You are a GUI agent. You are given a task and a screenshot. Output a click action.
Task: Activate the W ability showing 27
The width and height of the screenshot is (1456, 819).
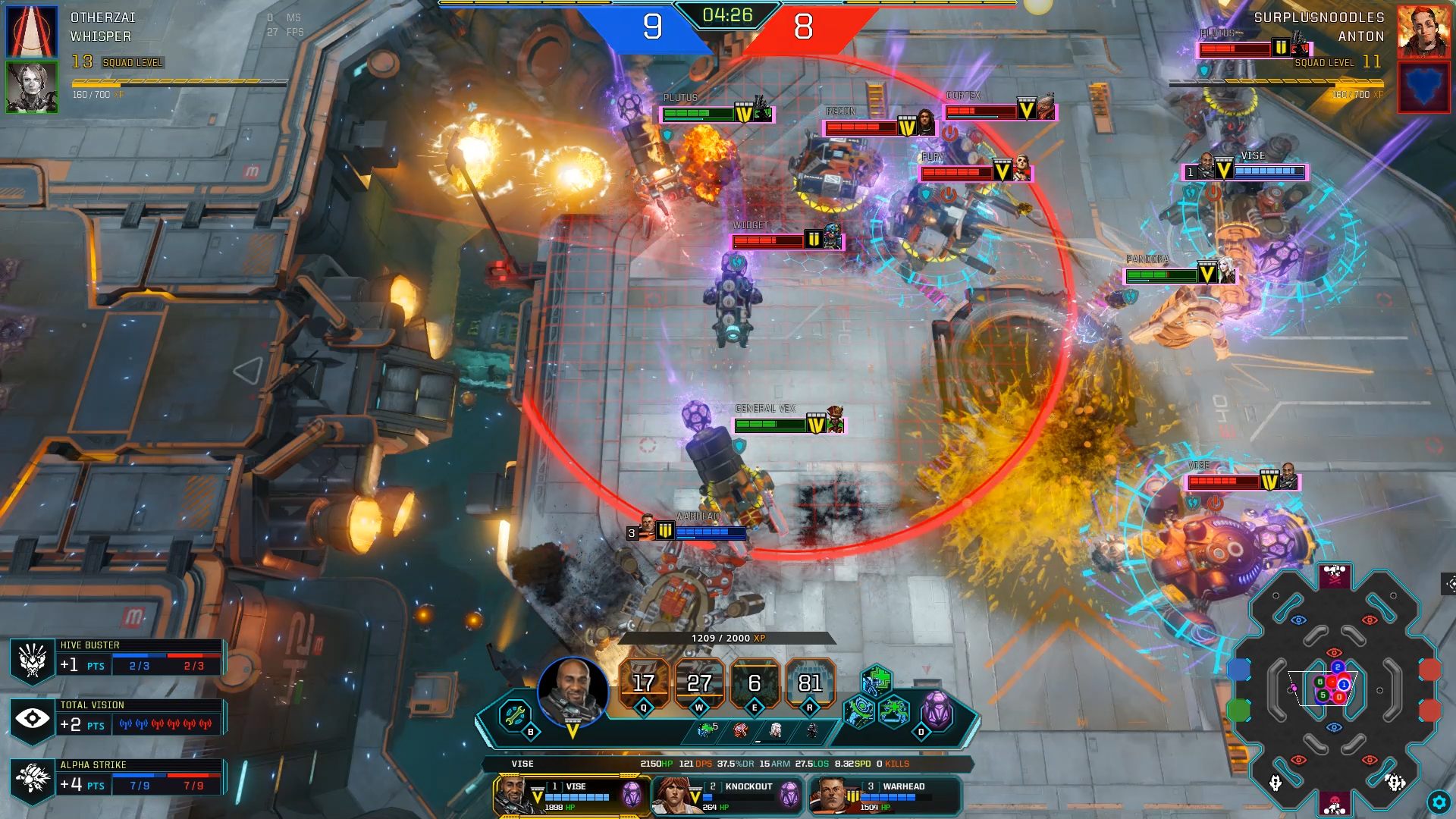[698, 682]
